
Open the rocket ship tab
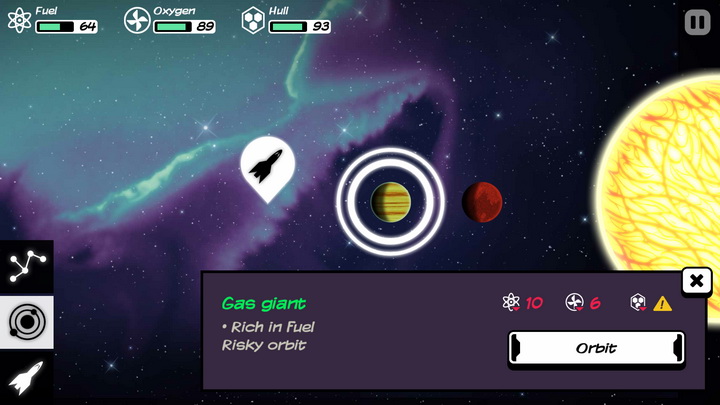click(x=26, y=377)
